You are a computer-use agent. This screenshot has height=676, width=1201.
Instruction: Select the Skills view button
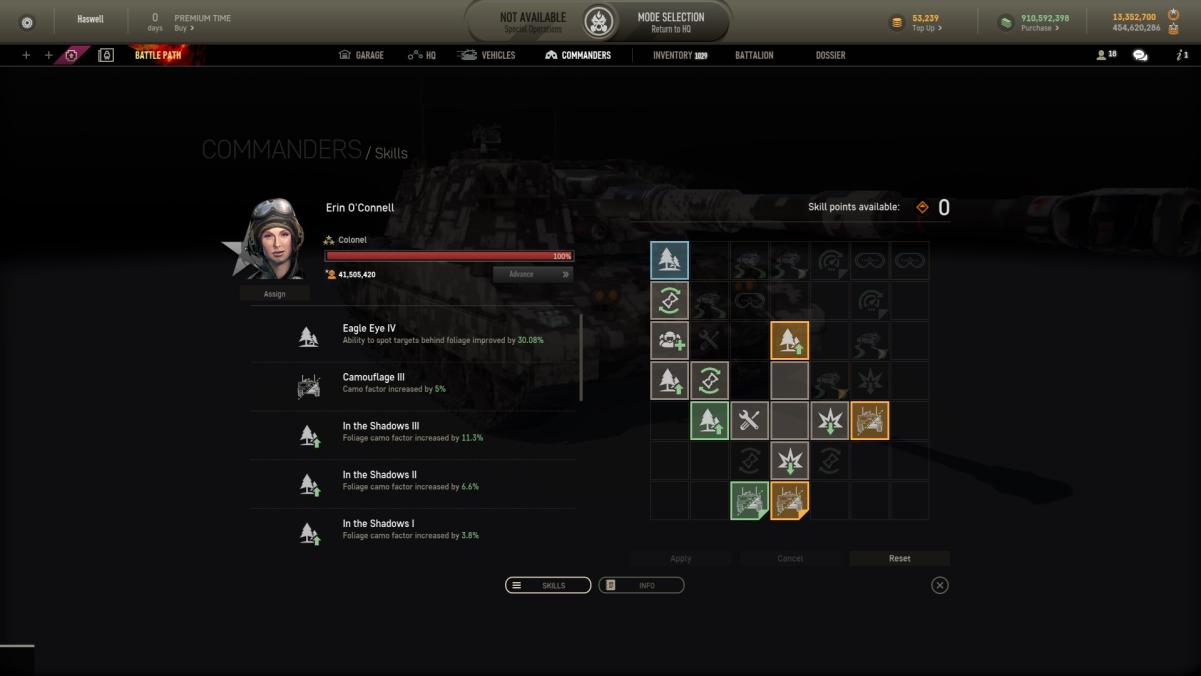click(548, 585)
